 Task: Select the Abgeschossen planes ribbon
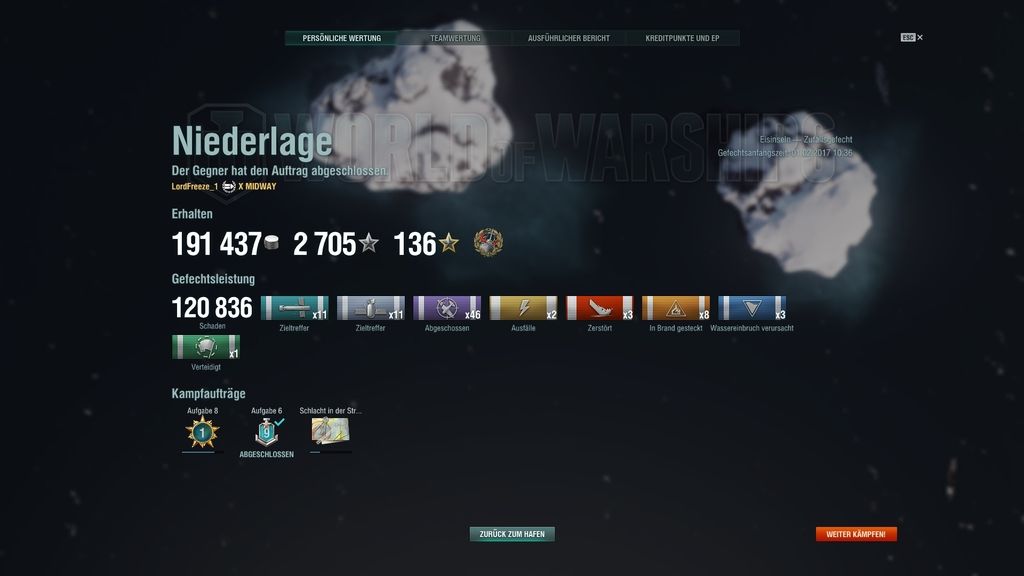click(x=447, y=308)
